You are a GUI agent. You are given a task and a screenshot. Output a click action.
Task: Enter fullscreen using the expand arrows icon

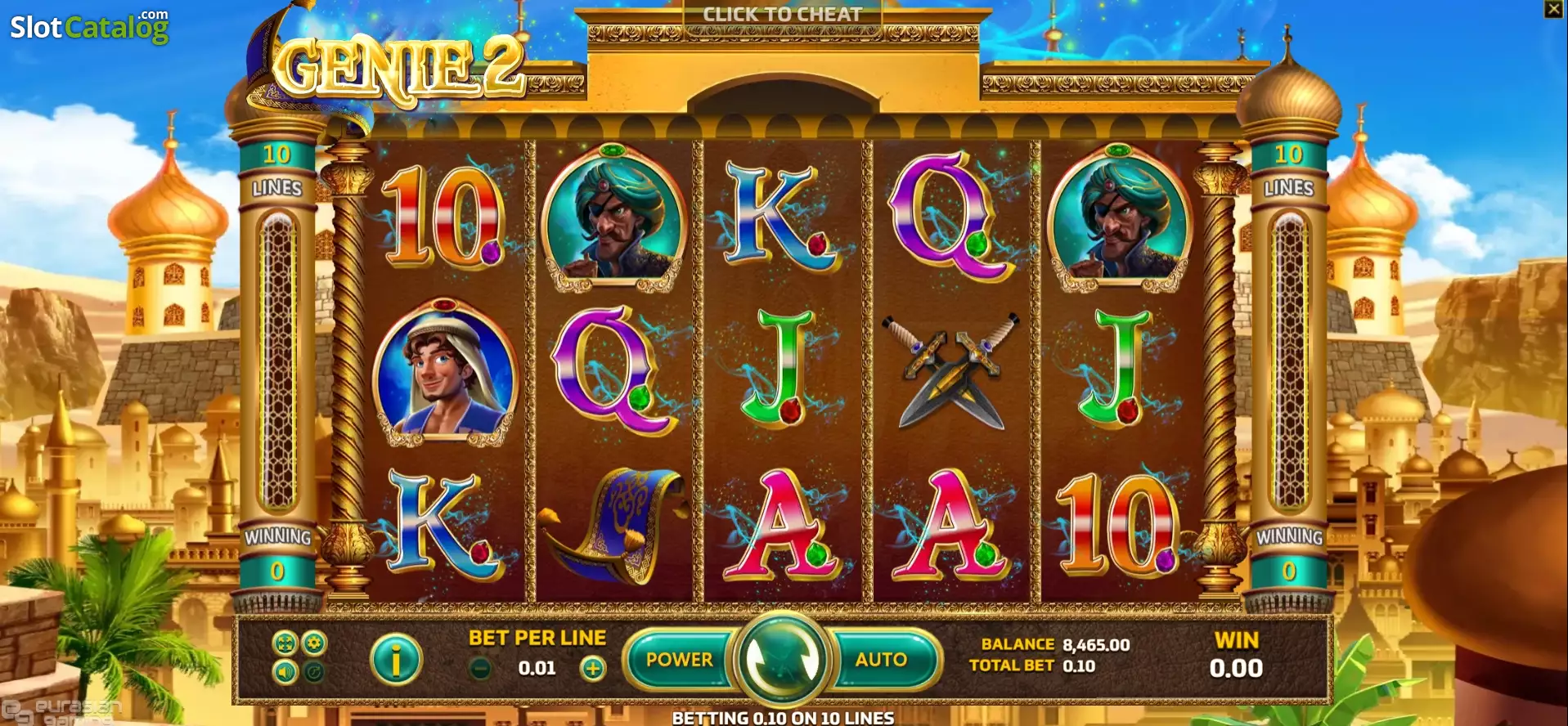pyautogui.click(x=285, y=643)
